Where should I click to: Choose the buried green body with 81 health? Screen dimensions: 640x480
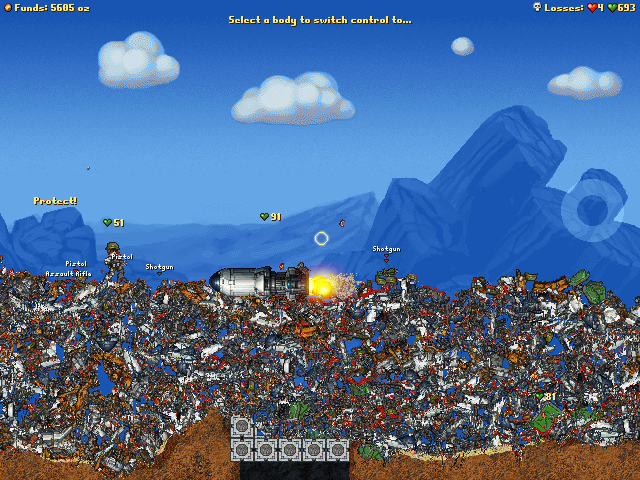tap(545, 418)
